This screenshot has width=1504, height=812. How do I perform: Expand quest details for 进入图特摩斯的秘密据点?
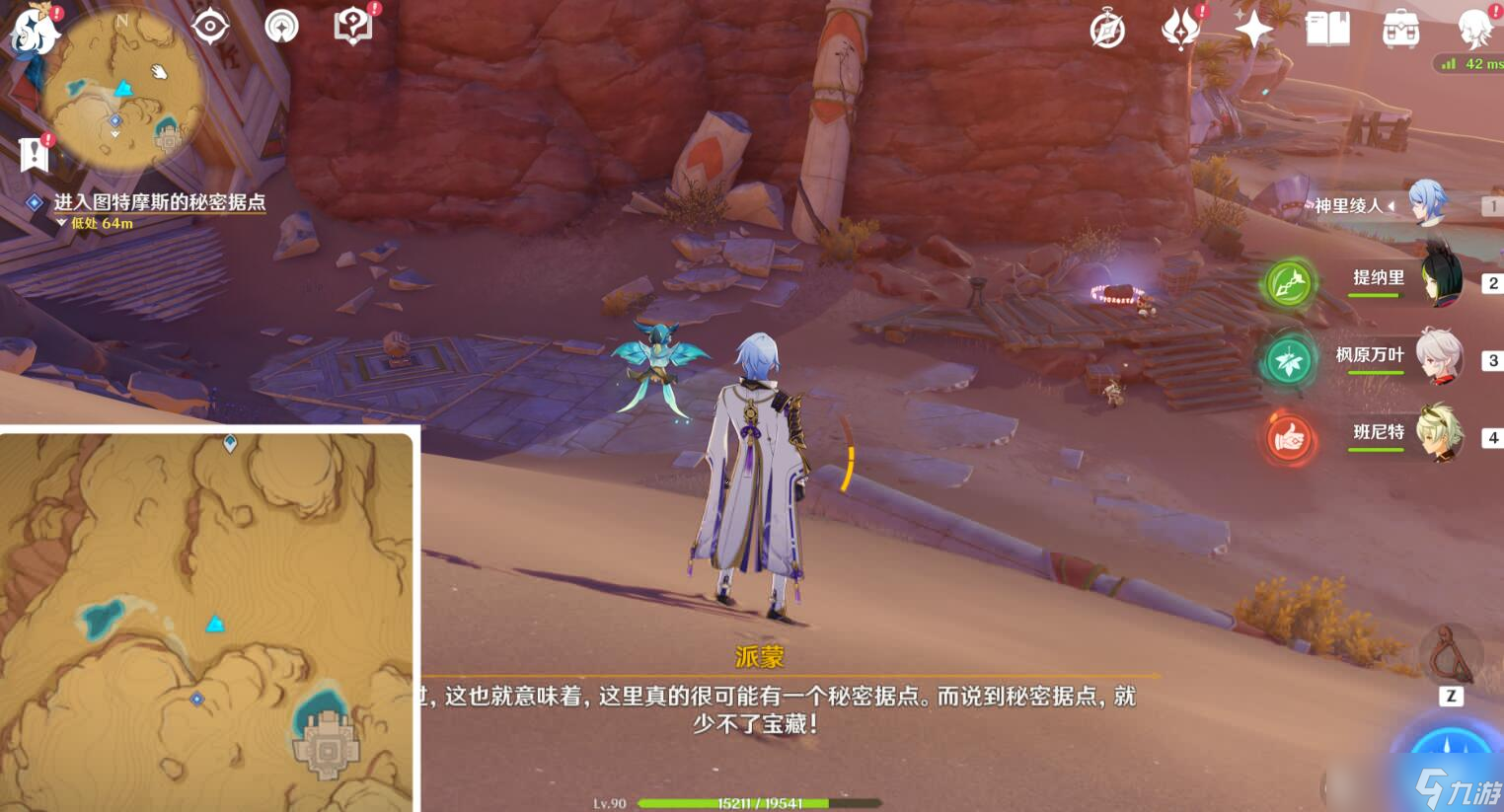pyautogui.click(x=163, y=201)
